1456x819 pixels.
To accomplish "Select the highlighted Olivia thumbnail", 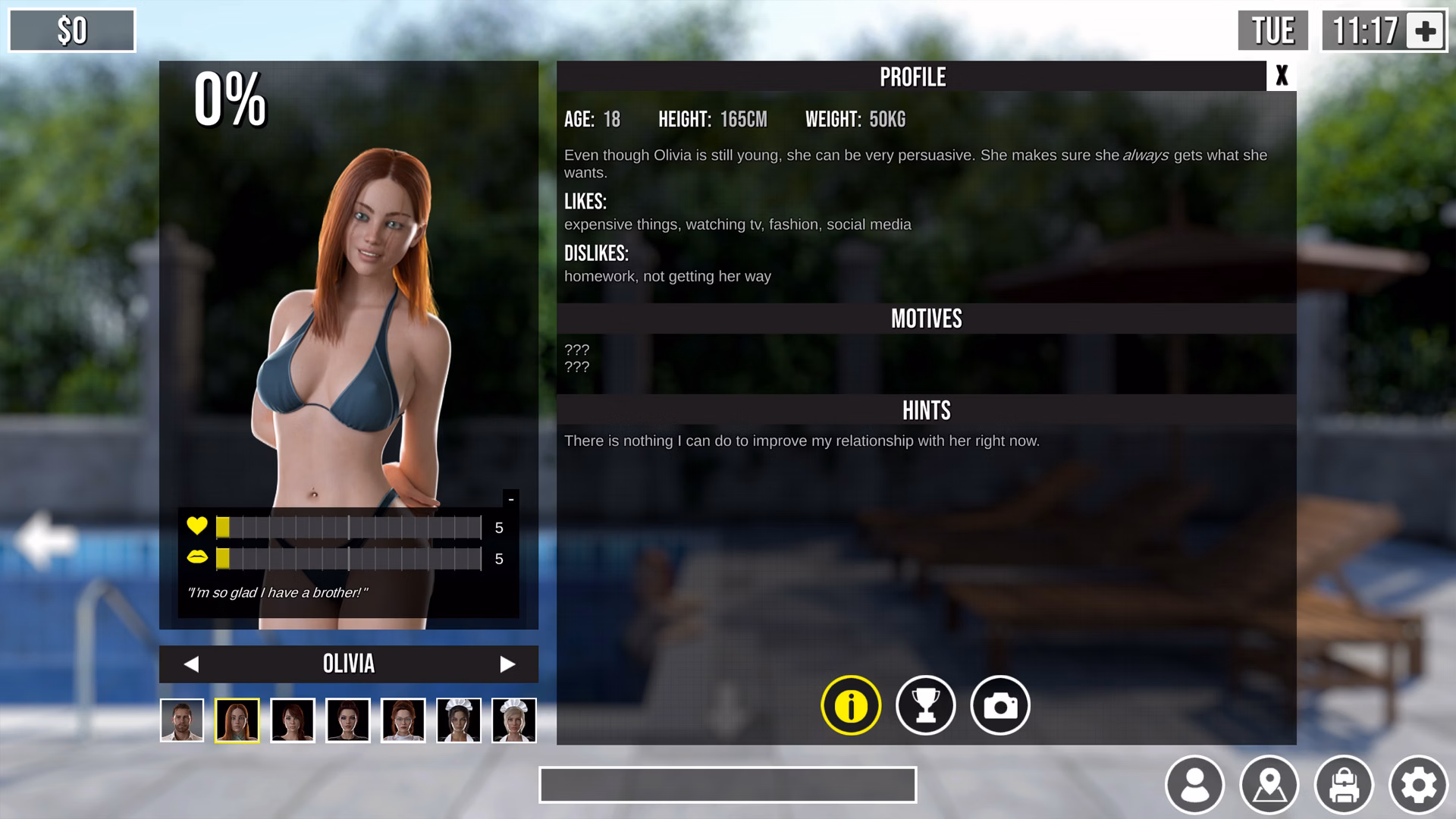I will (239, 720).
